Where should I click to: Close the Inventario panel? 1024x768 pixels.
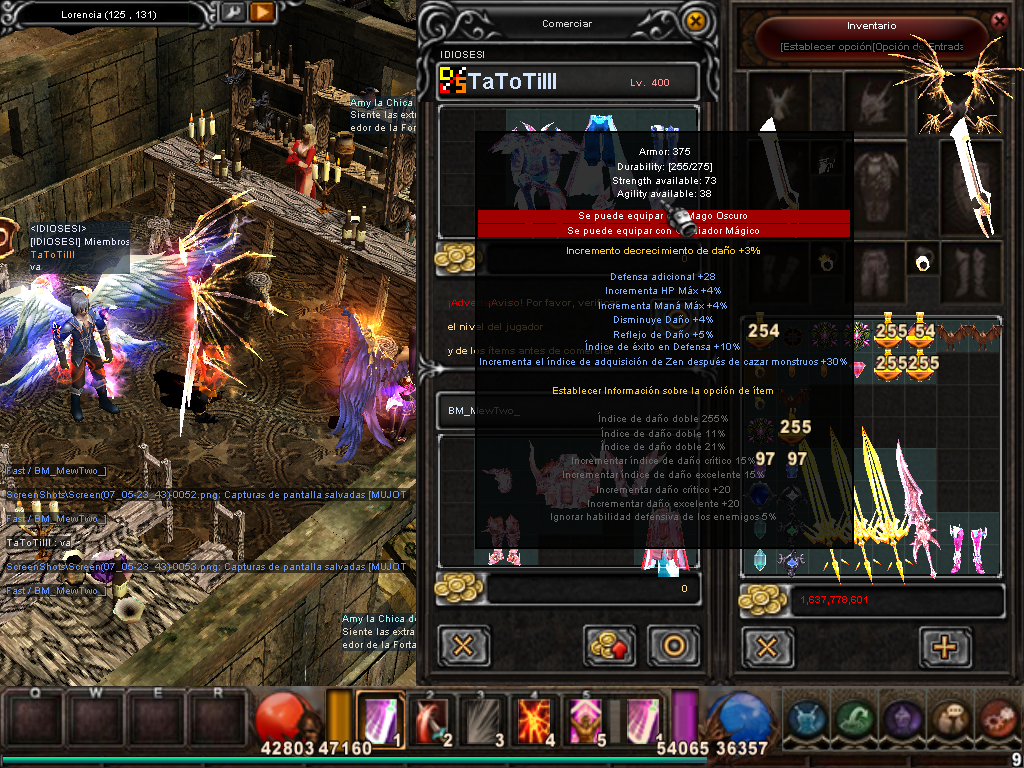point(998,21)
